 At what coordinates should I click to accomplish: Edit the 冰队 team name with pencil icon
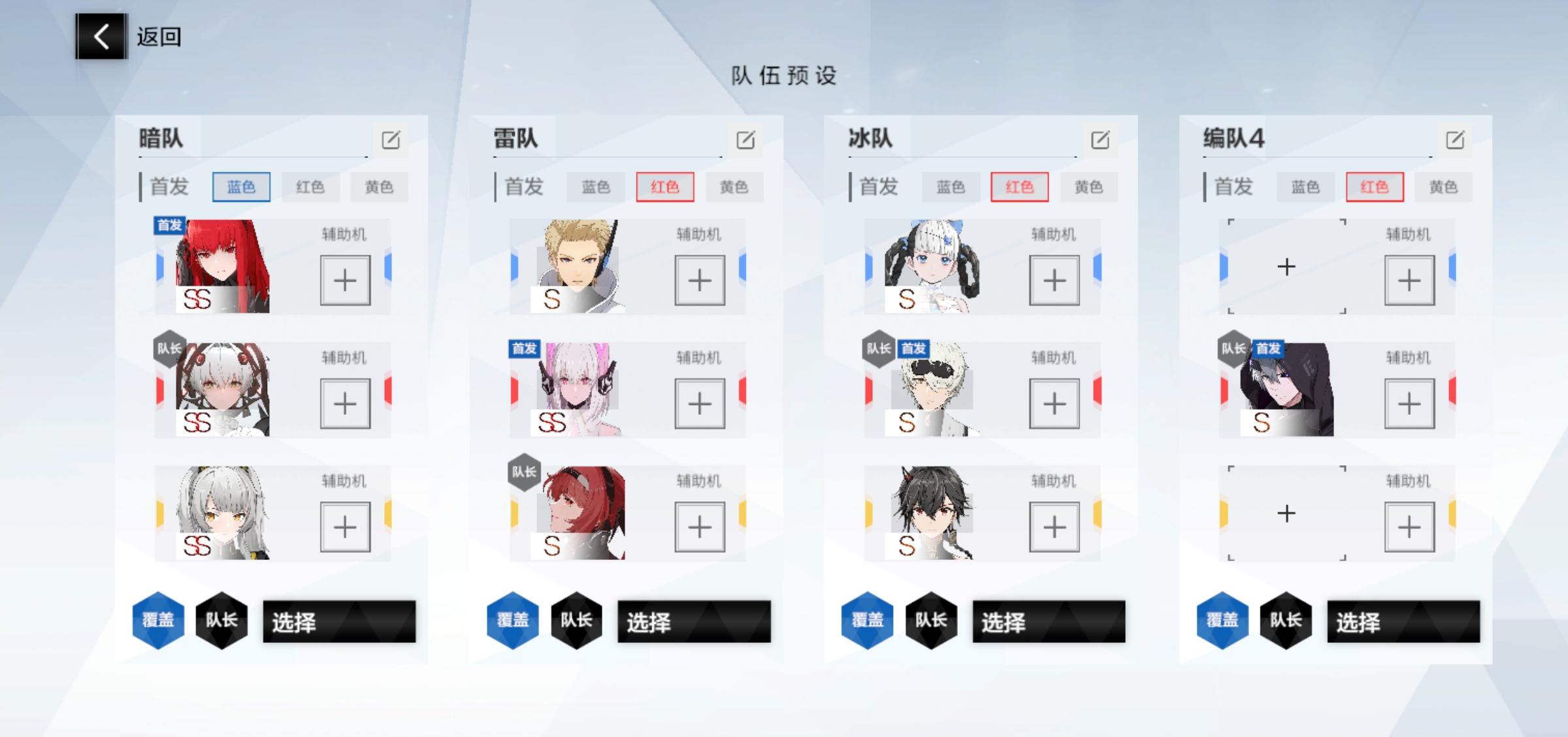tap(1101, 139)
